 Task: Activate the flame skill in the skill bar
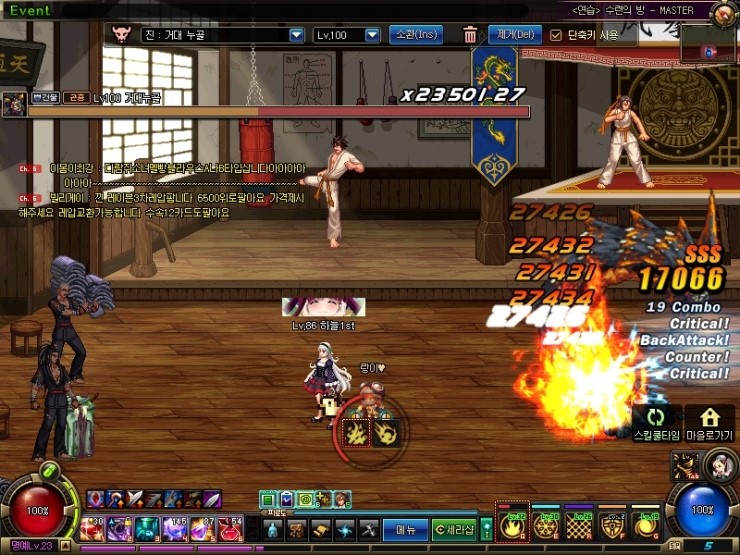coord(513,525)
